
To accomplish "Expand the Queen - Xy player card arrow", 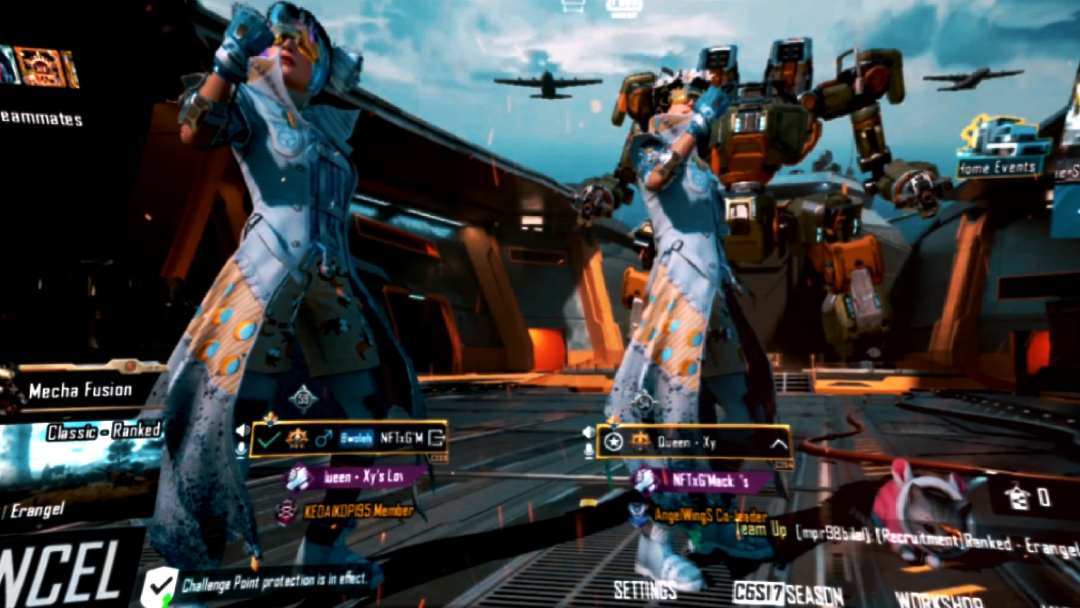I will [778, 441].
